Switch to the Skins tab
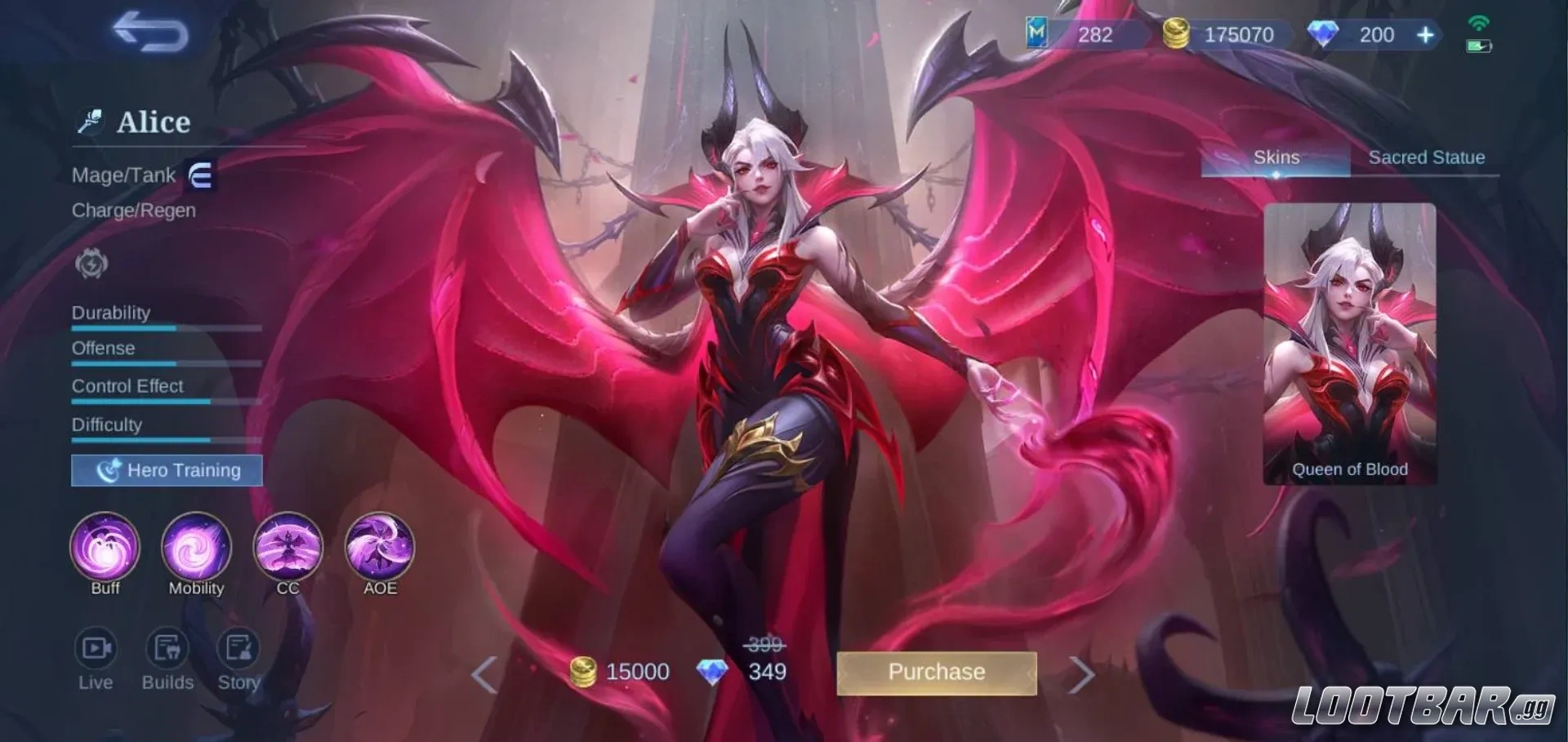1568x742 pixels. click(1276, 157)
